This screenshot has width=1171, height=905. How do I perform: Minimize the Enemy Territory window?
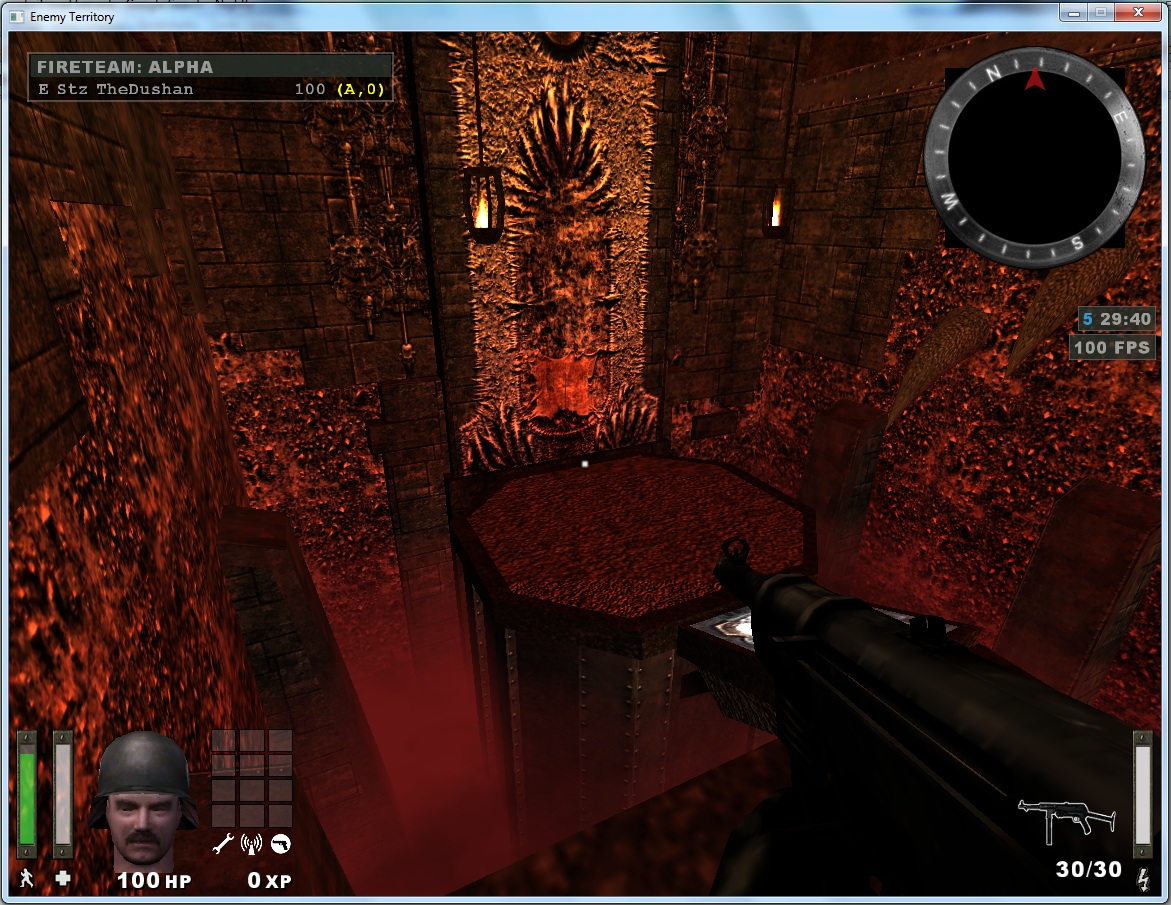click(1073, 13)
